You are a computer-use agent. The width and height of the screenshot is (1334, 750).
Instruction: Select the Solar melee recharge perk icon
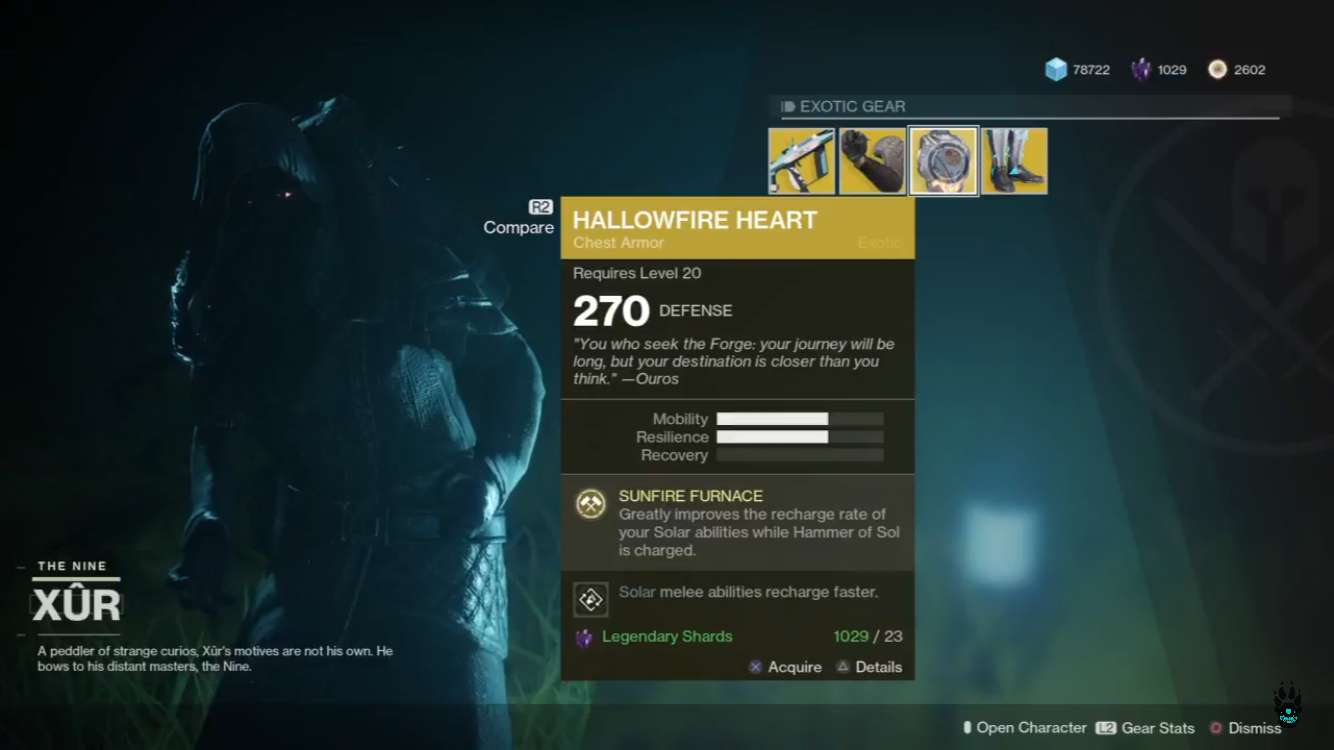click(x=591, y=599)
